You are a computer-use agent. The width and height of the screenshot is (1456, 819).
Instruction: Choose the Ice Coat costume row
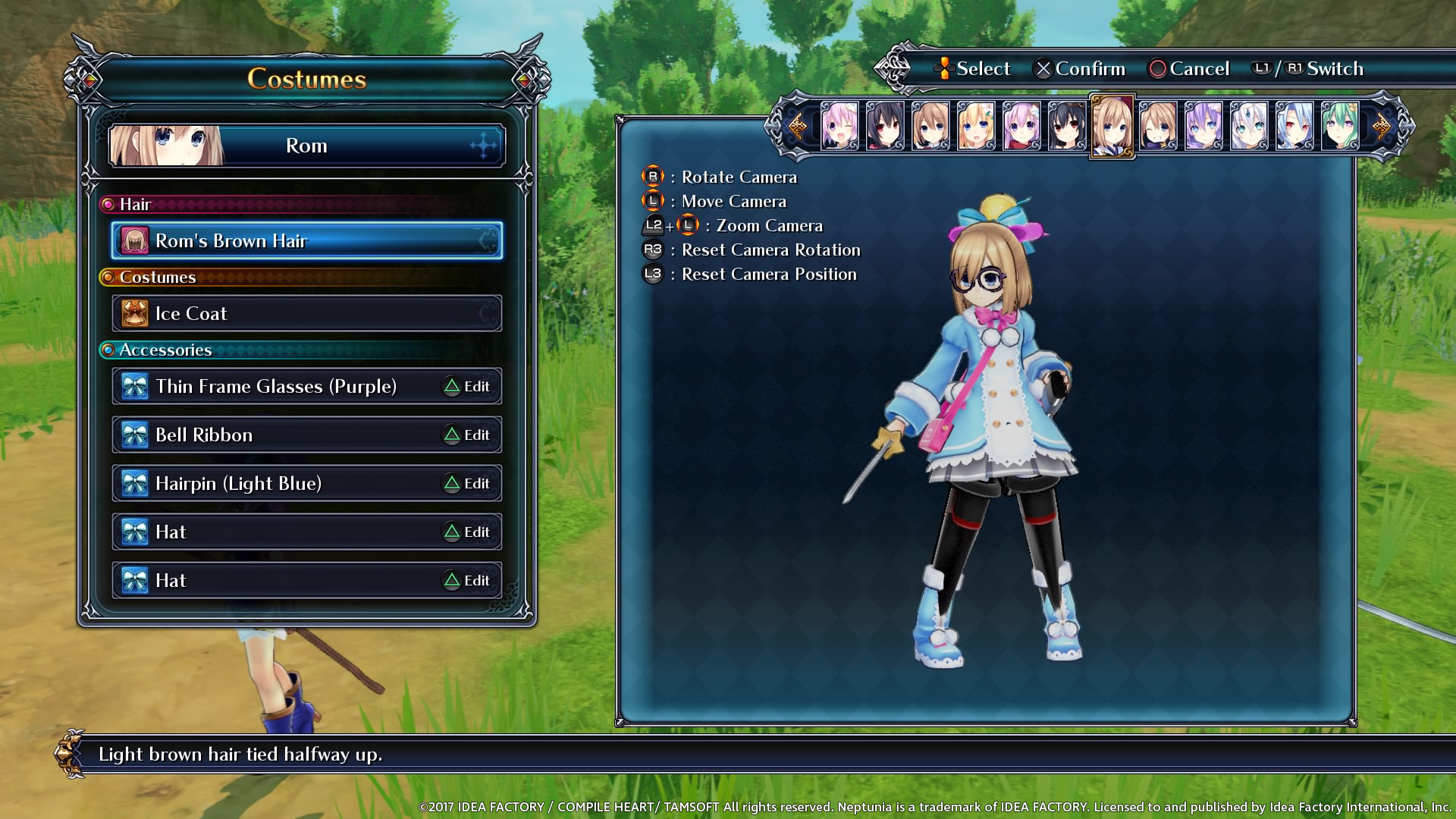coord(306,314)
